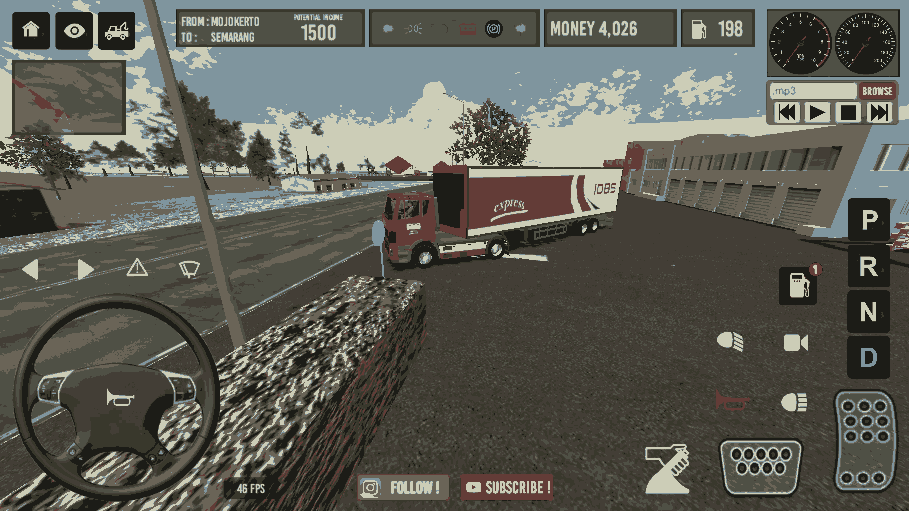
Task: Stop the music playback
Action: click(x=848, y=112)
